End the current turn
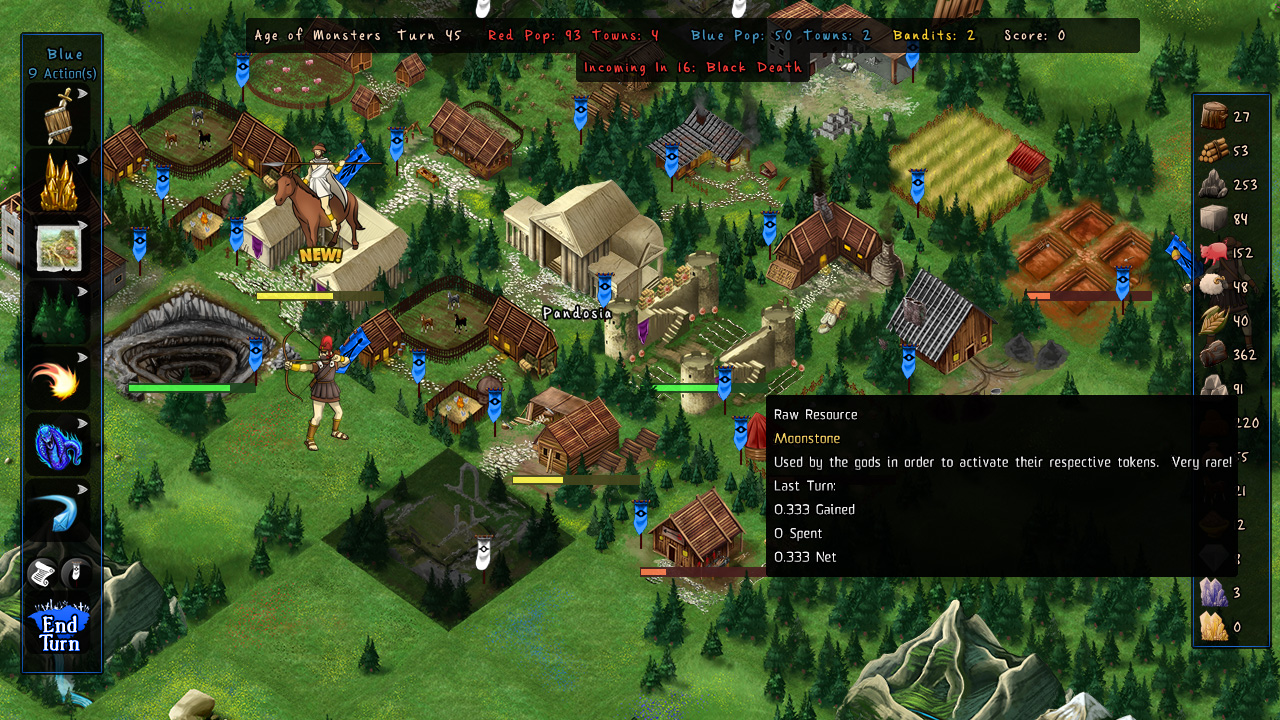The width and height of the screenshot is (1280, 720). (x=60, y=630)
